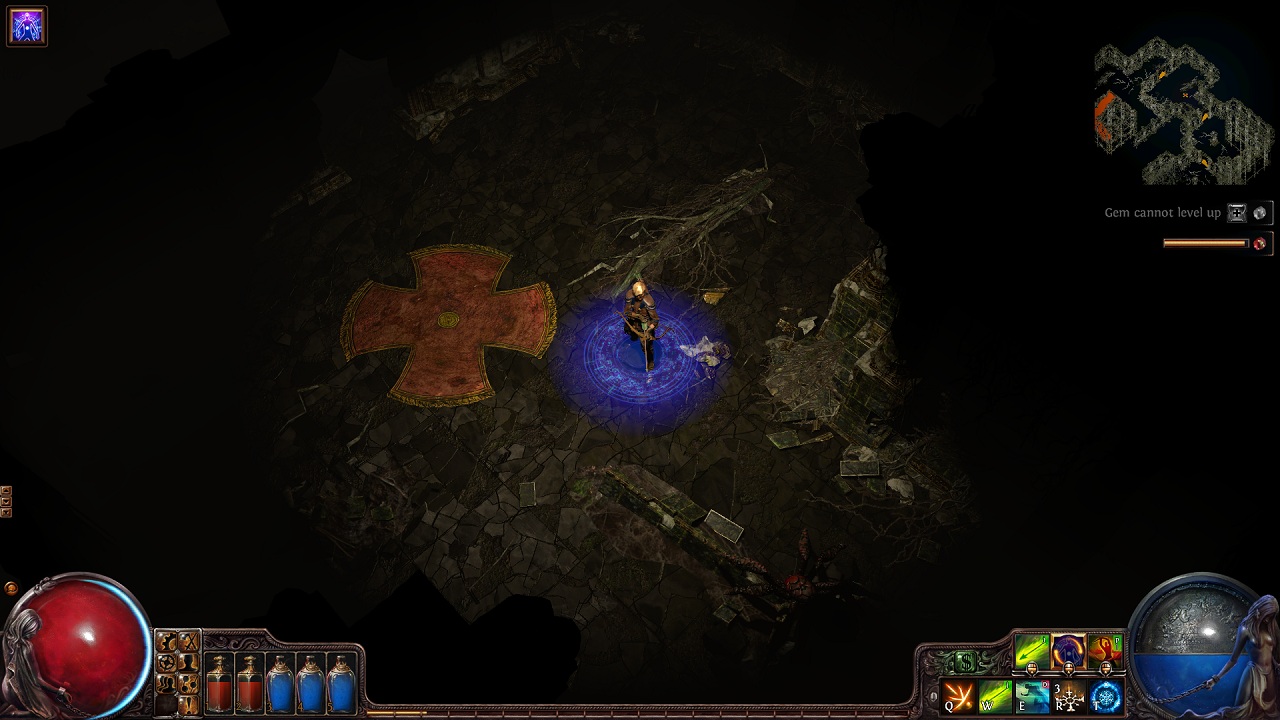Screen dimensions: 1280x720
Task: Activate the W-bound green arrow skill
Action: click(995, 696)
